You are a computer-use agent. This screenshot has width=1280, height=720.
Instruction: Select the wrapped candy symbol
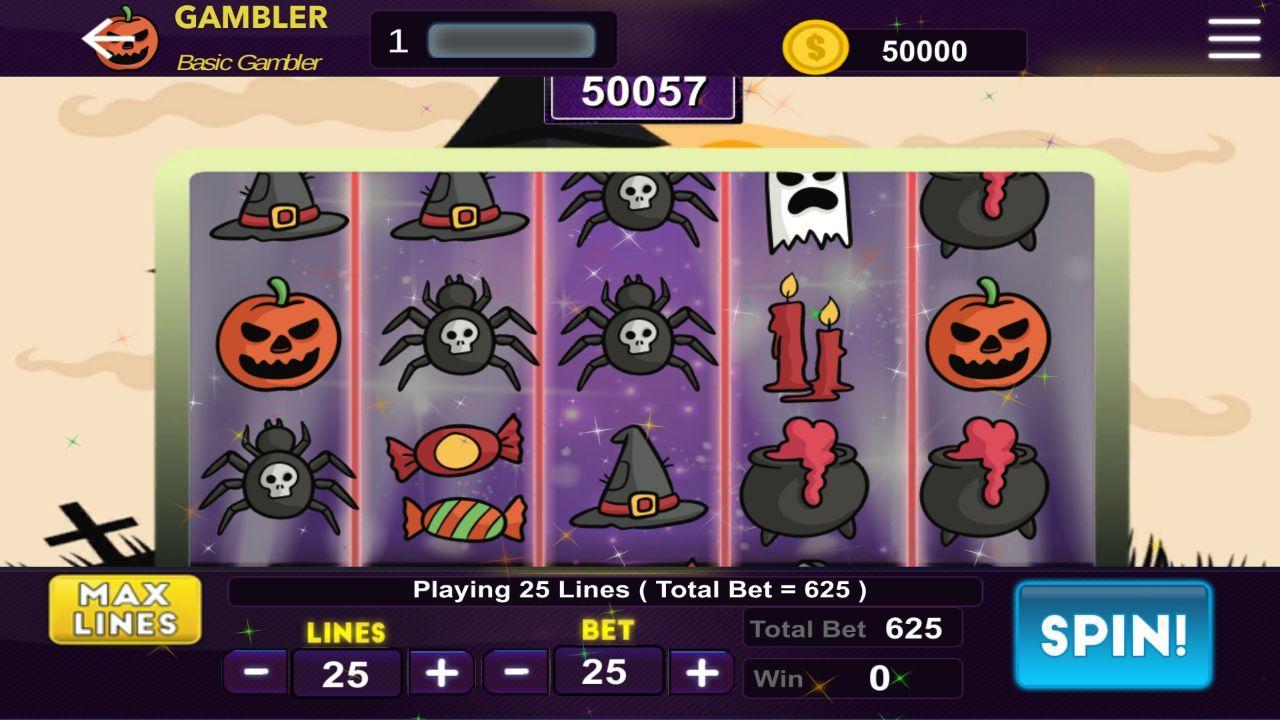pos(455,480)
